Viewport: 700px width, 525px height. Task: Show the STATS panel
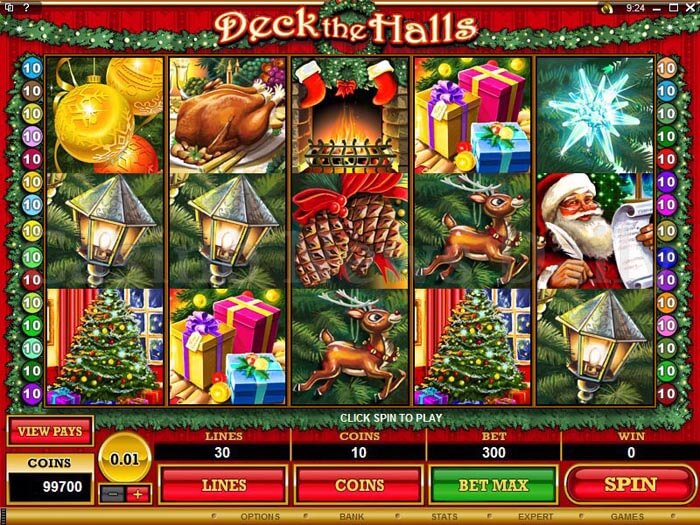tap(445, 517)
